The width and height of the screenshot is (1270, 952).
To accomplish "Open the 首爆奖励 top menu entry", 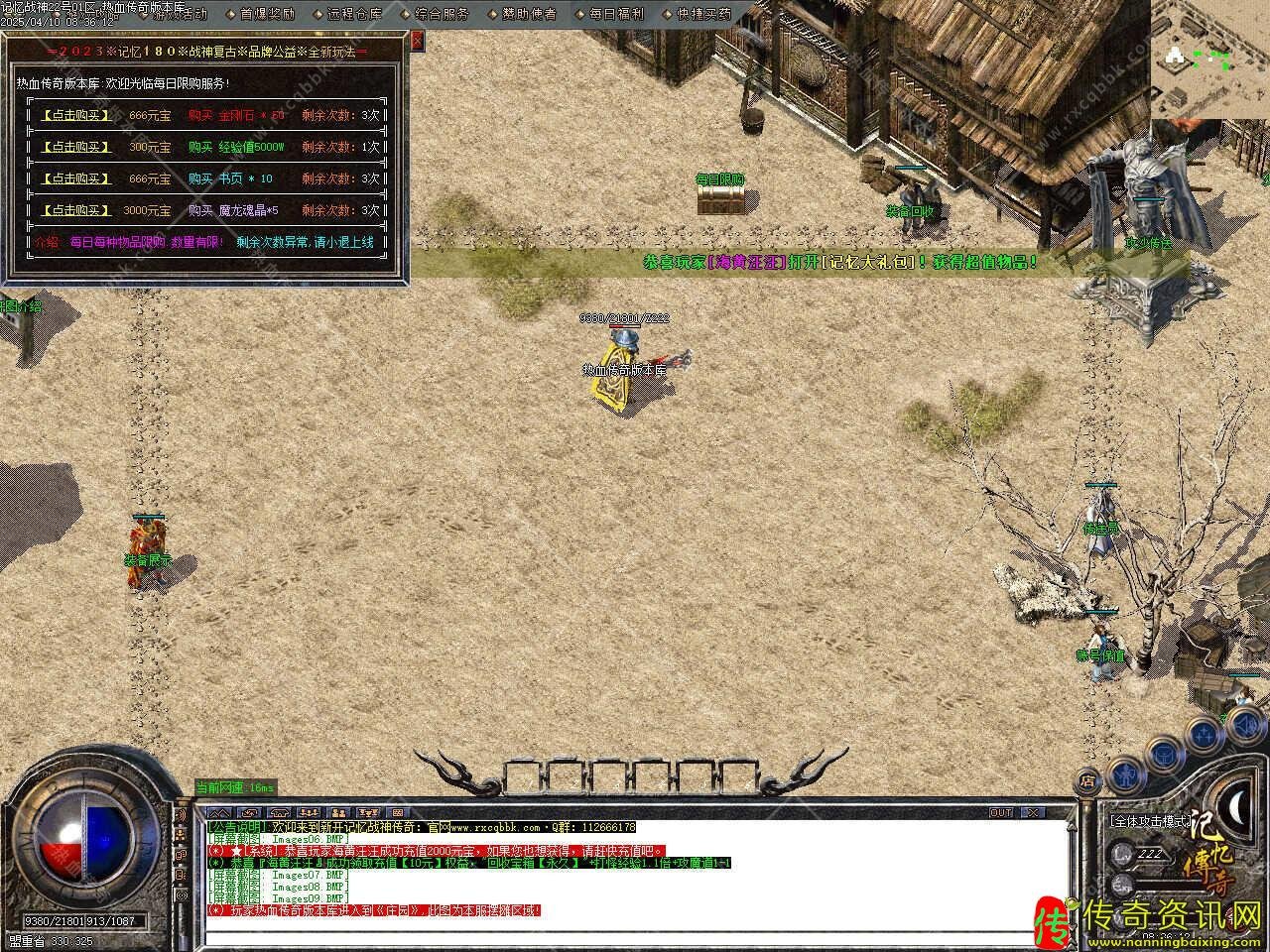I will coord(268,14).
